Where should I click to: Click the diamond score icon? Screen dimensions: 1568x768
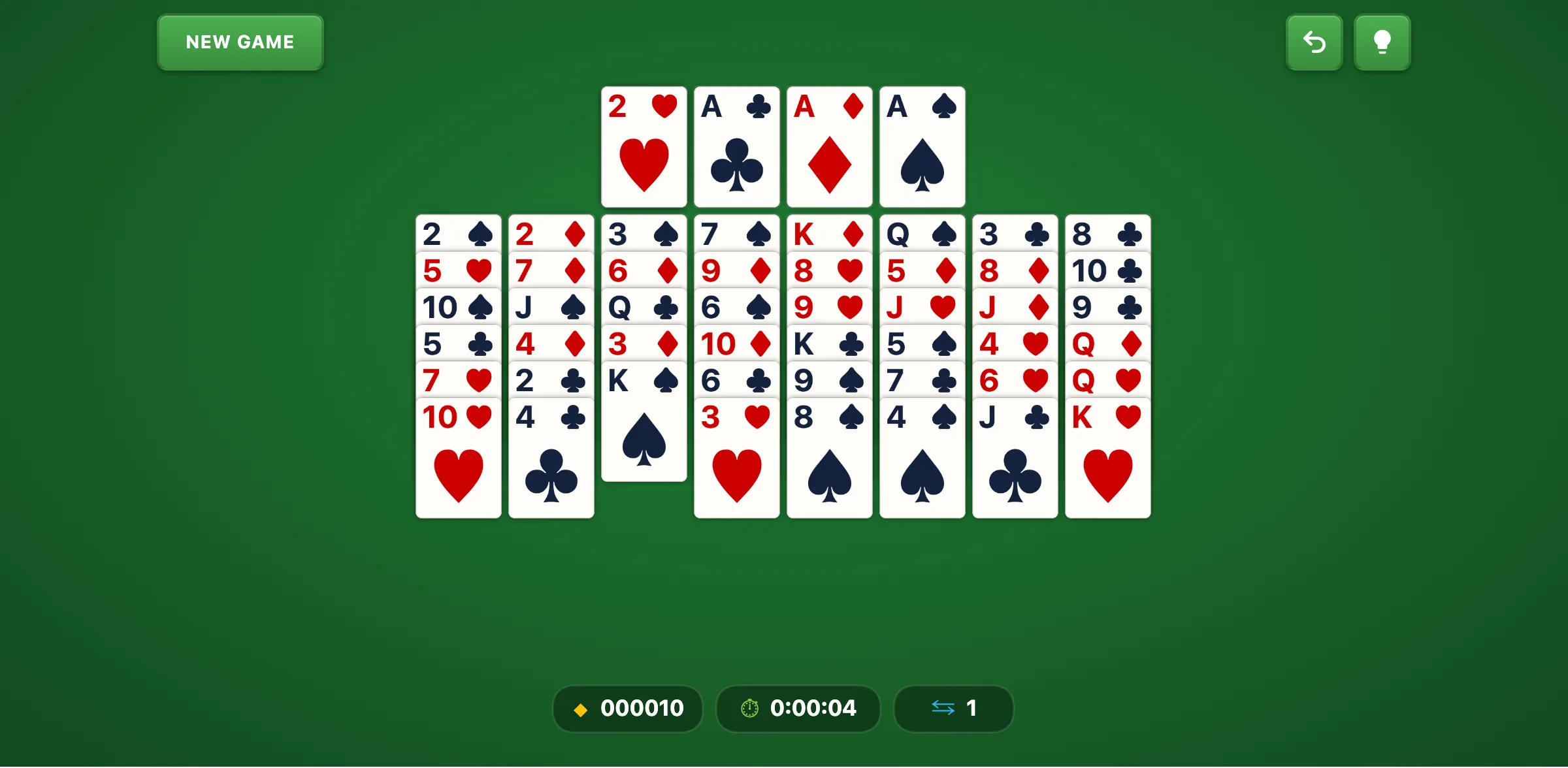pyautogui.click(x=580, y=709)
